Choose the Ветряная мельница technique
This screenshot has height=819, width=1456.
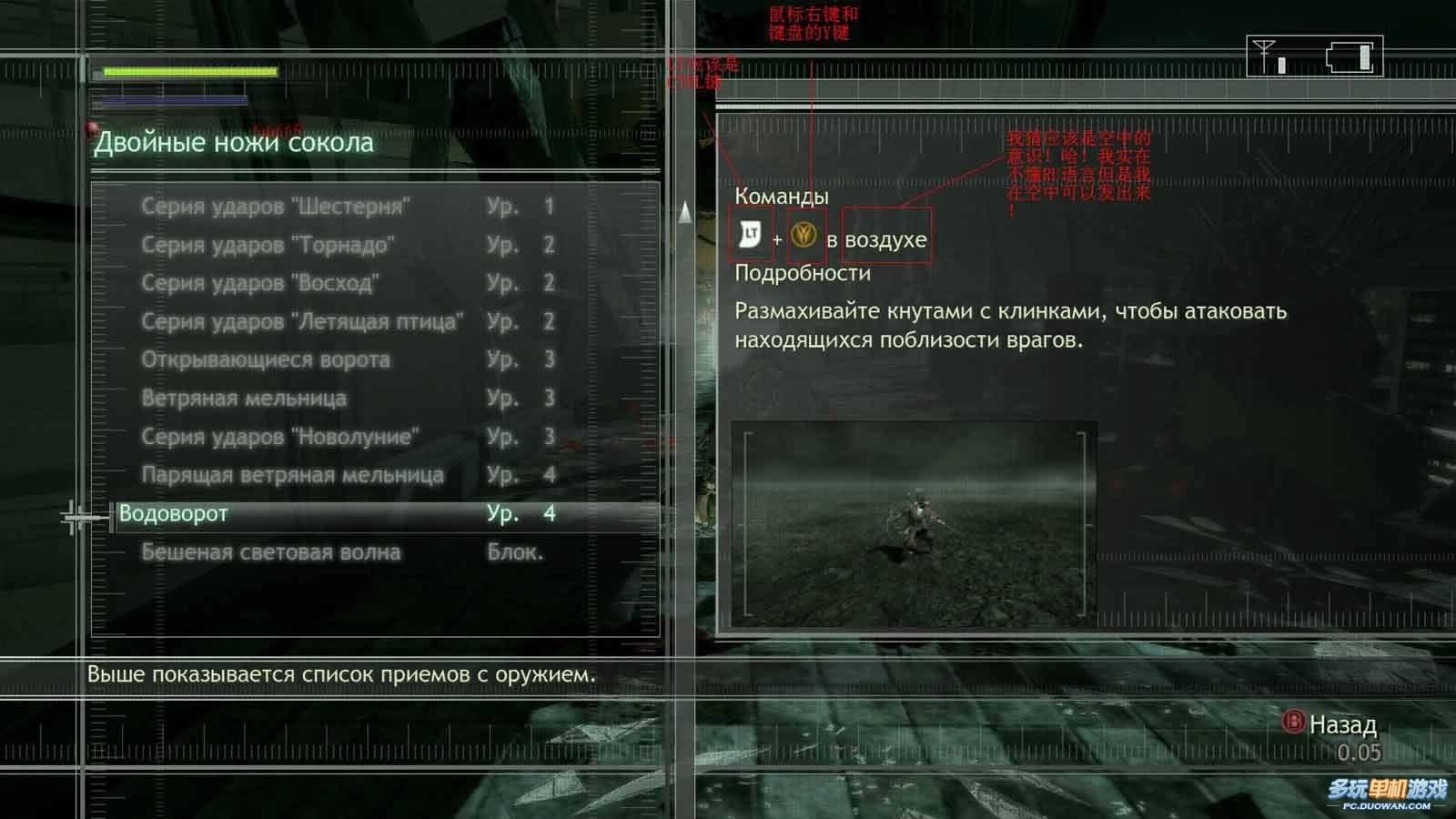point(244,398)
